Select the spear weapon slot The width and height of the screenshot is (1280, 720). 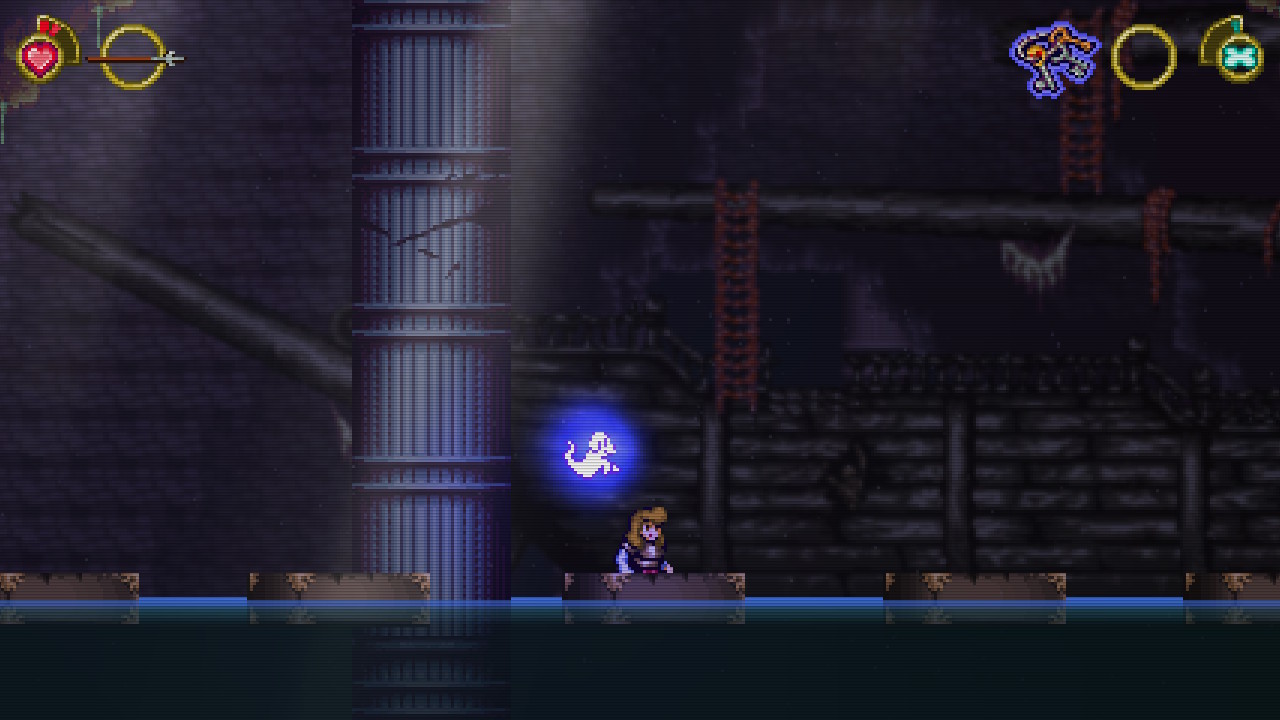click(133, 57)
